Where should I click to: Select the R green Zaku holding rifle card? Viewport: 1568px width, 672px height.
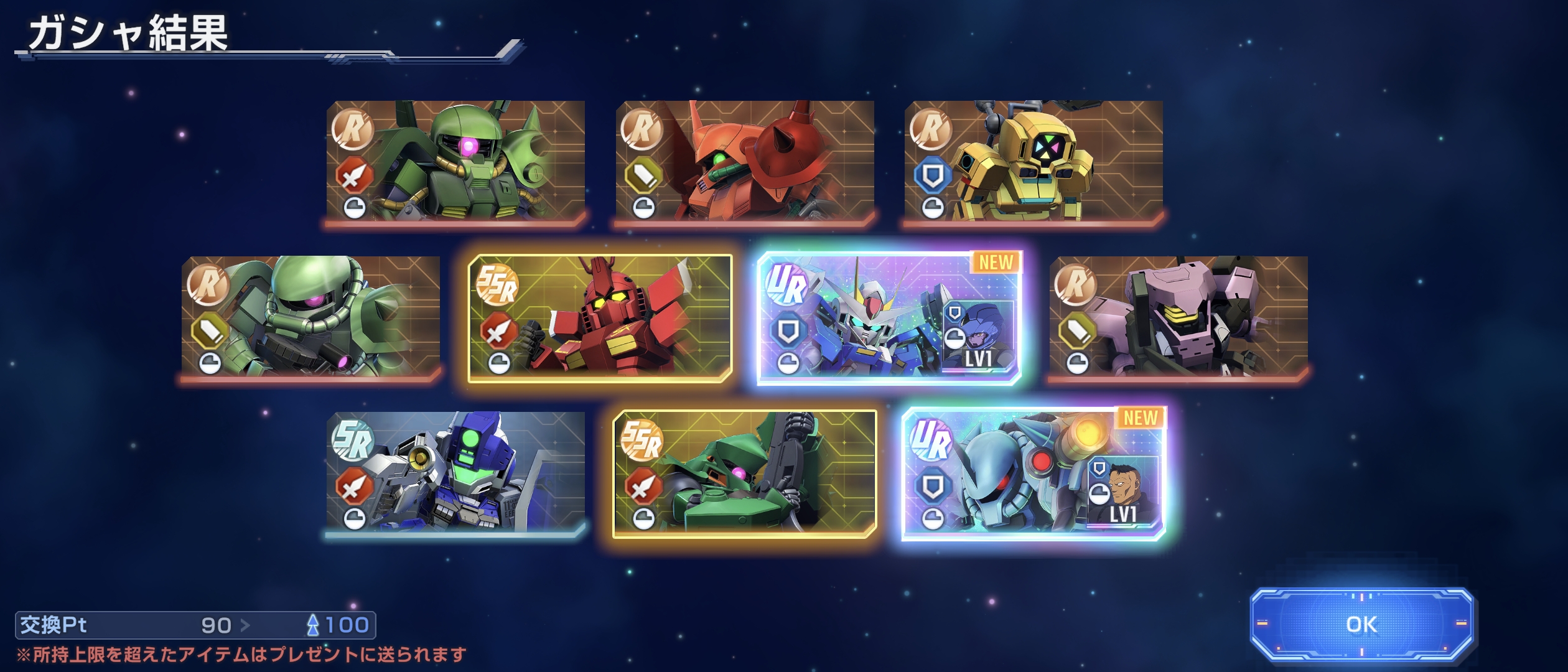point(310,317)
